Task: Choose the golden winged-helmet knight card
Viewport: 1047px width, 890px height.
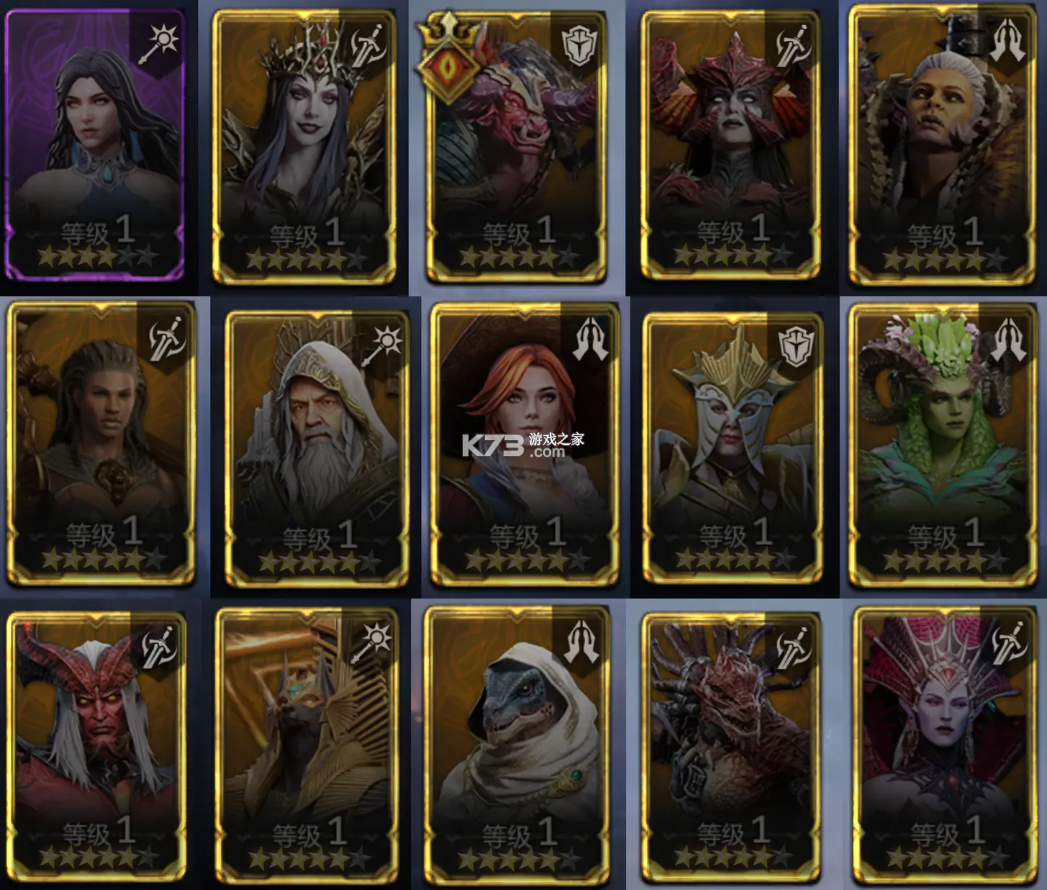Action: 733,447
